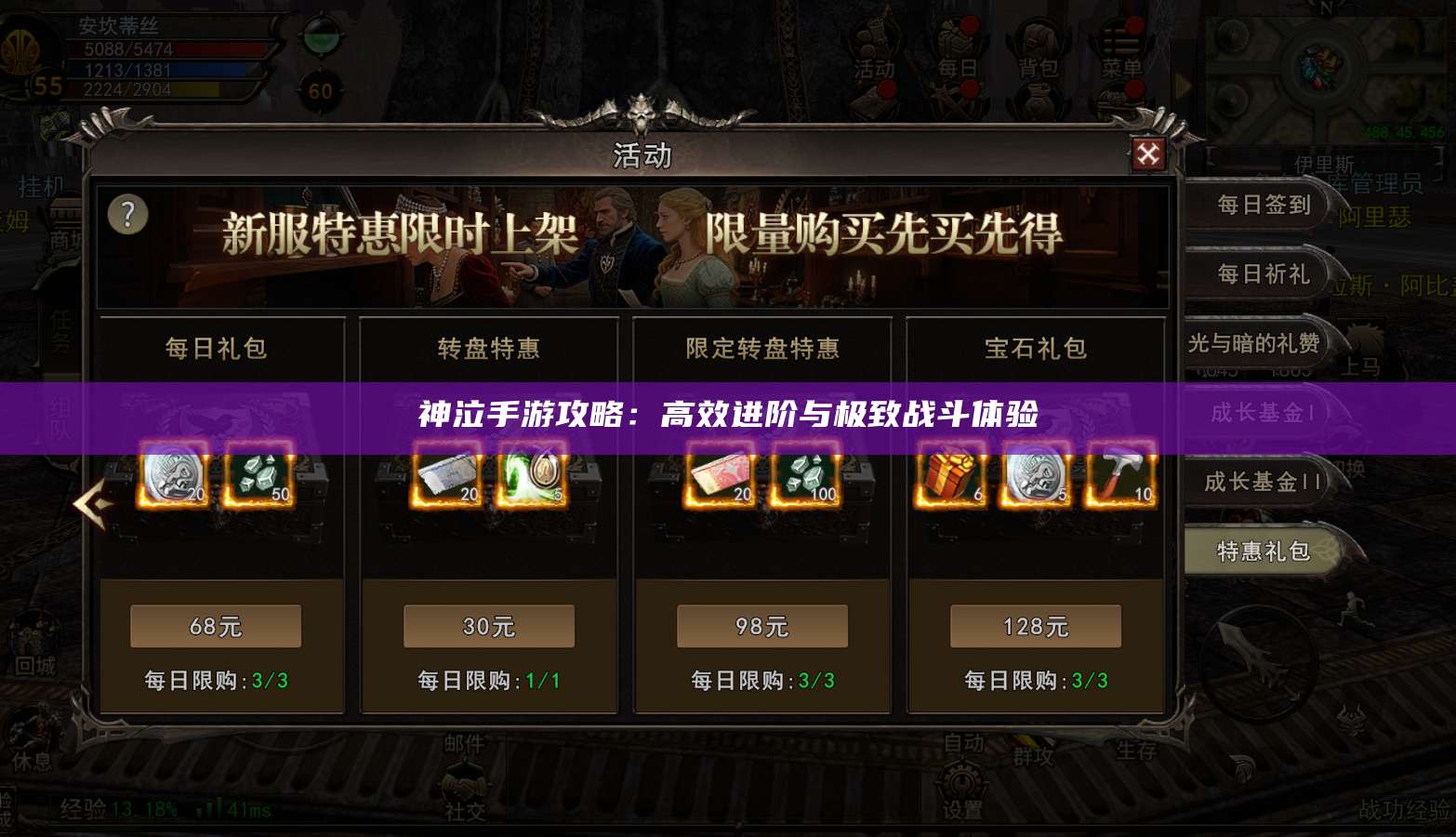Viewport: 1456px width, 837px height.
Task: Switch to the 宝石礼包 tab
Action: [x=1035, y=349]
